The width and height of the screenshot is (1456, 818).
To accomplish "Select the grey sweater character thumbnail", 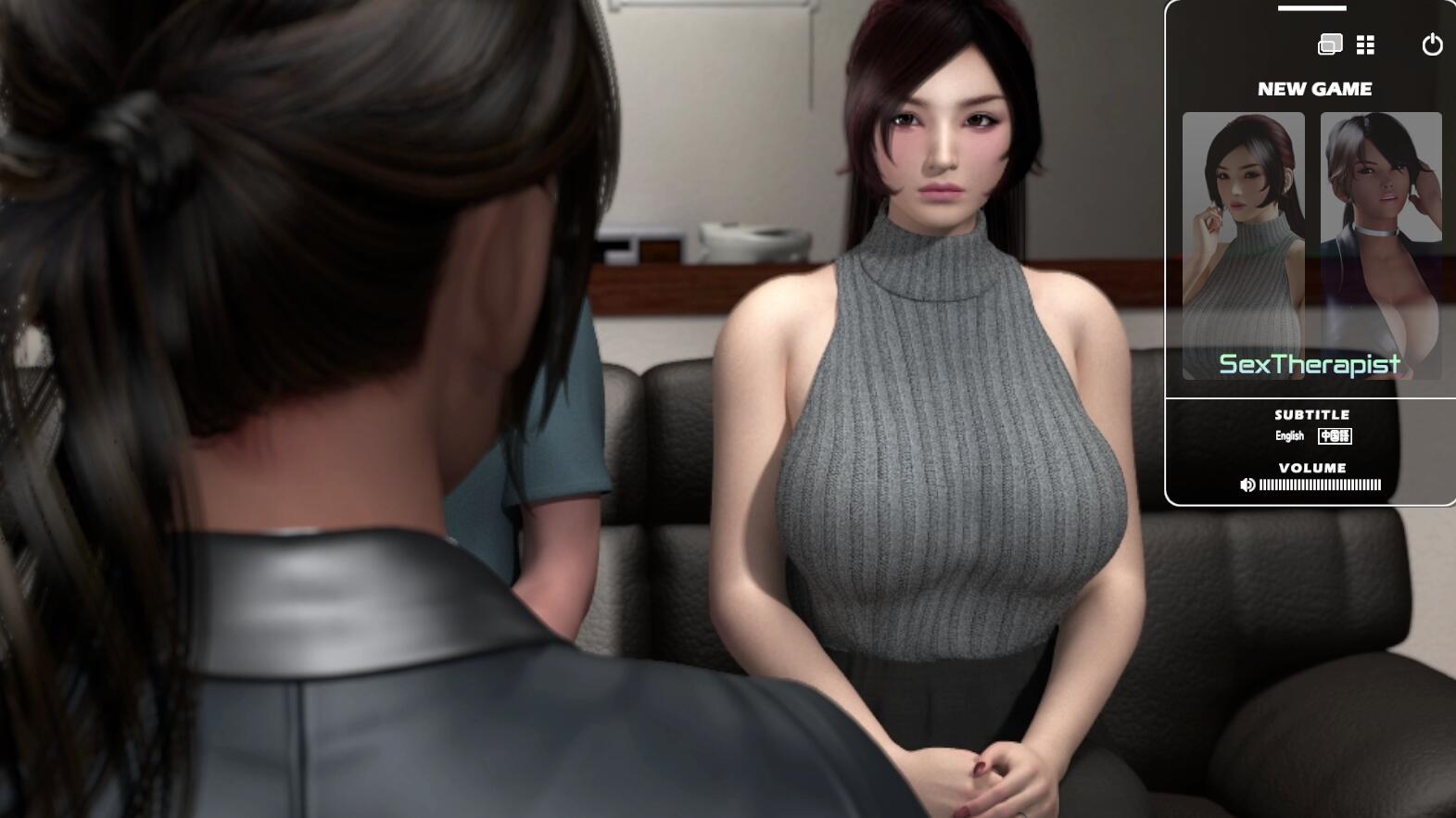I will (x=1243, y=245).
